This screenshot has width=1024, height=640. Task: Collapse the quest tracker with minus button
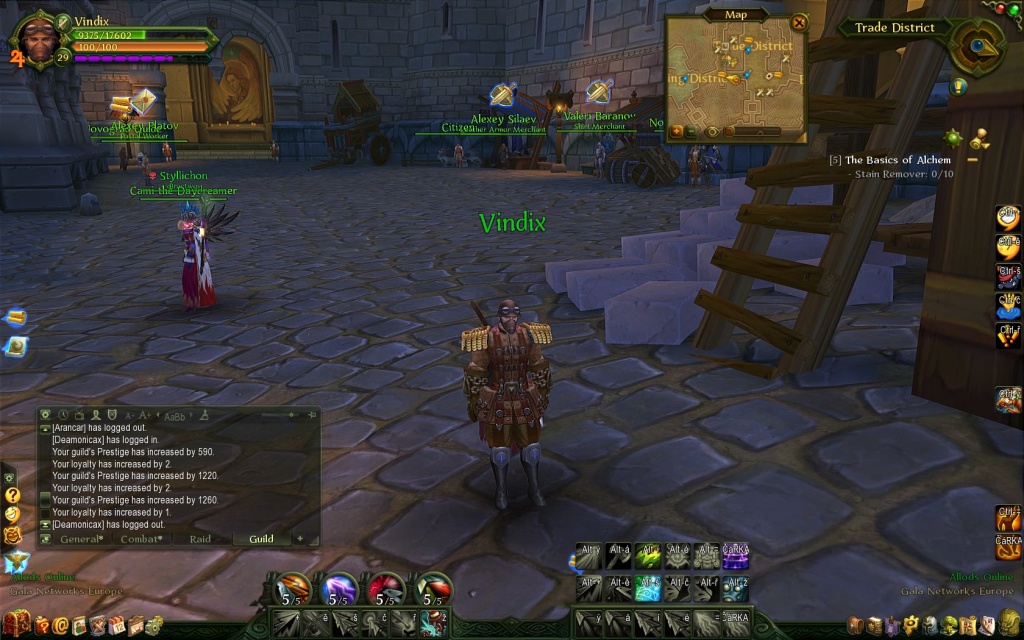[972, 159]
